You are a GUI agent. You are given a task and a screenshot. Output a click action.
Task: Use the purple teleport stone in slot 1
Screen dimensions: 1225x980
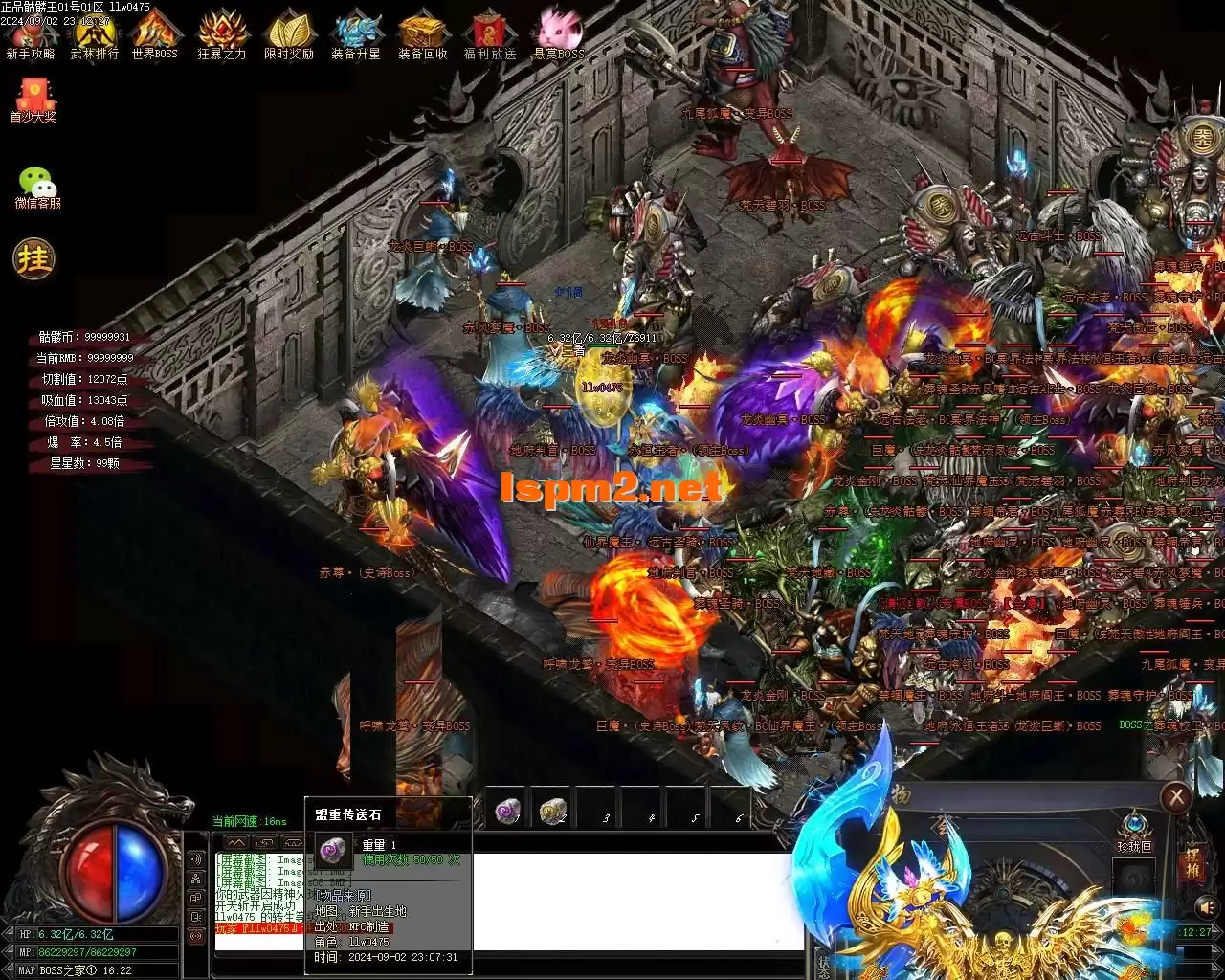point(507,812)
